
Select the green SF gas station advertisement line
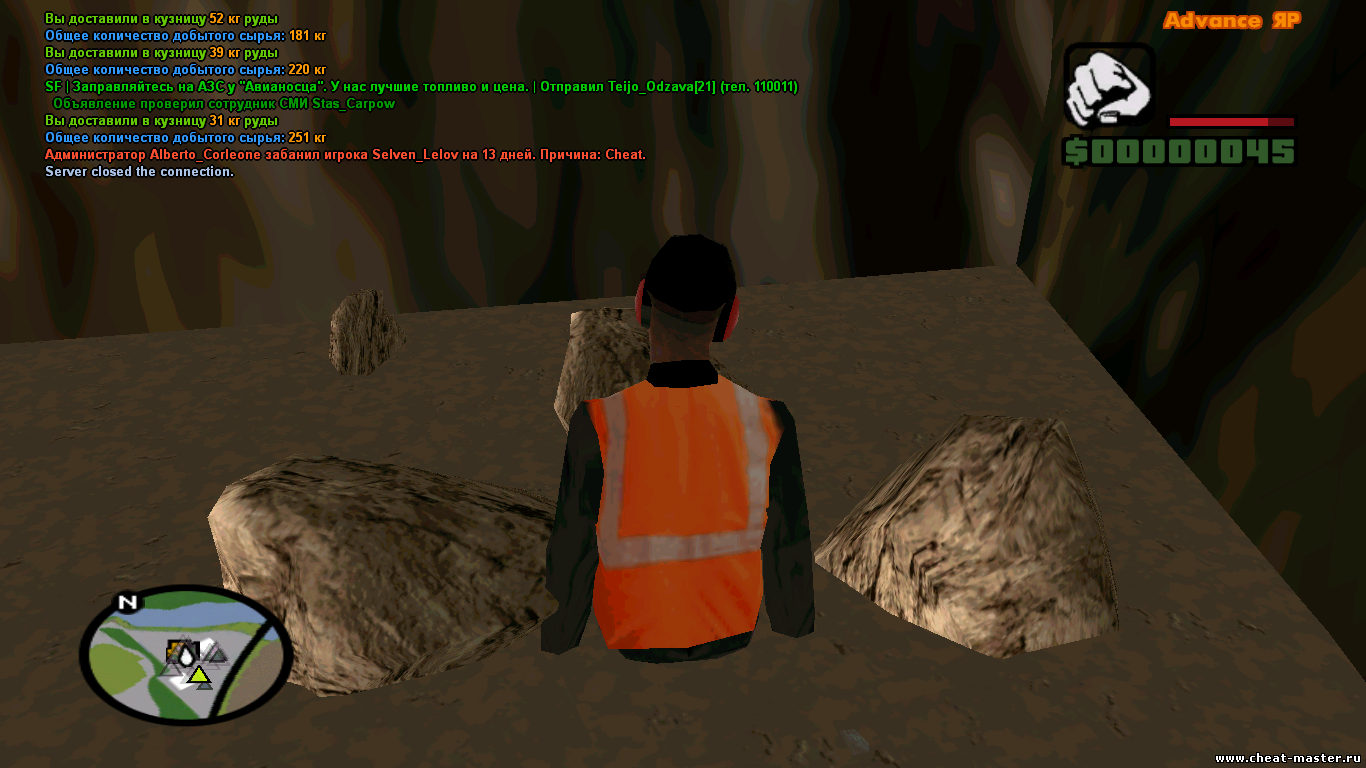click(421, 87)
